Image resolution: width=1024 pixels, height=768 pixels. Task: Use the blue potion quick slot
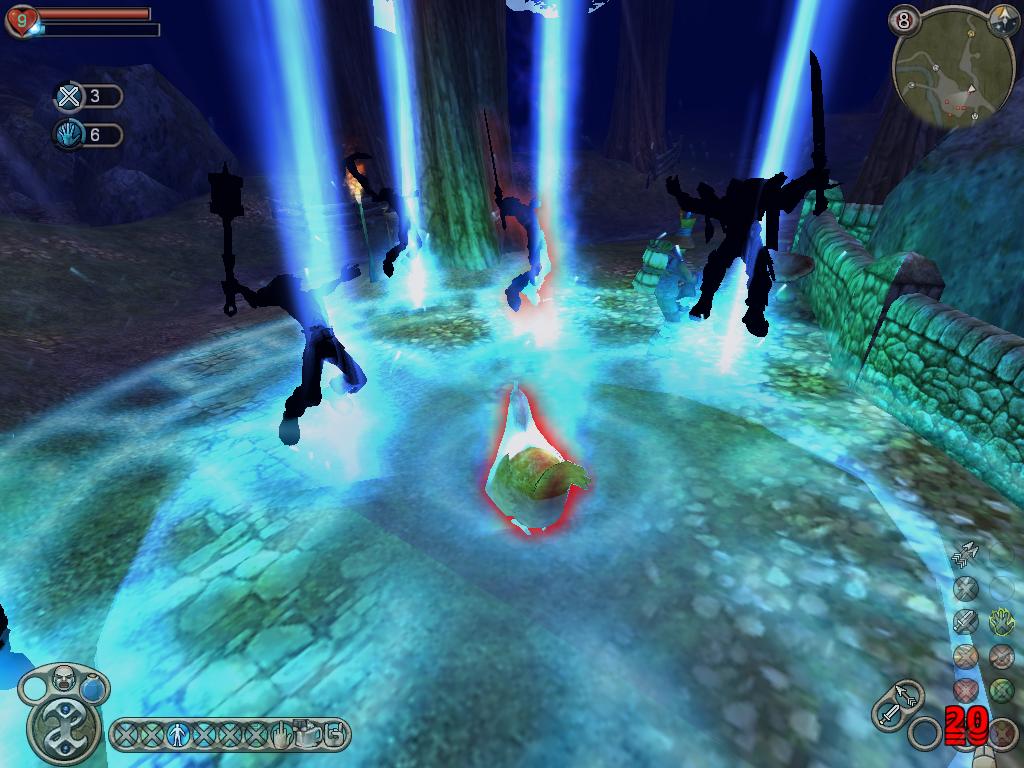(x=94, y=689)
